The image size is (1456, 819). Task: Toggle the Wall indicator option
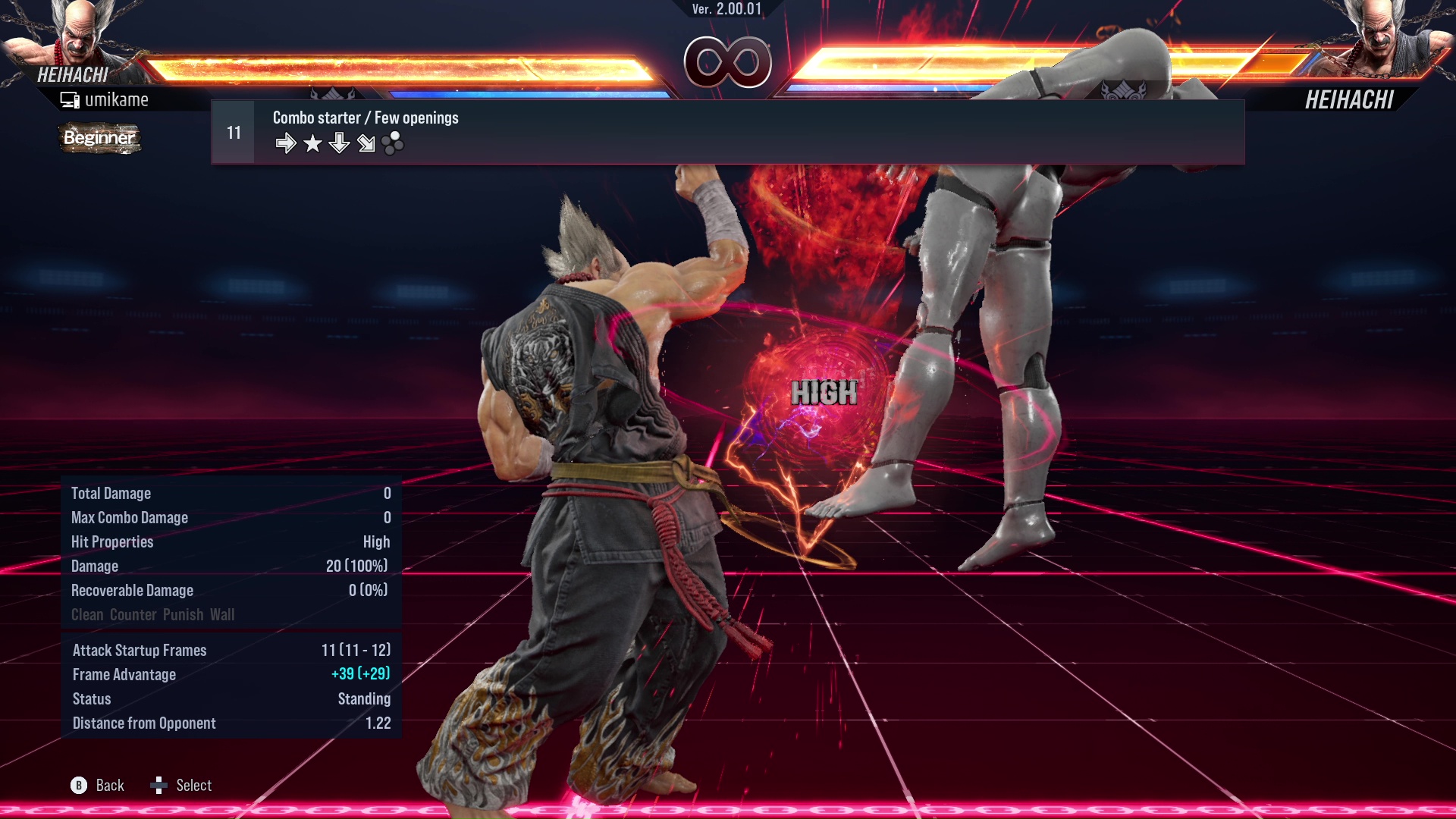[222, 615]
